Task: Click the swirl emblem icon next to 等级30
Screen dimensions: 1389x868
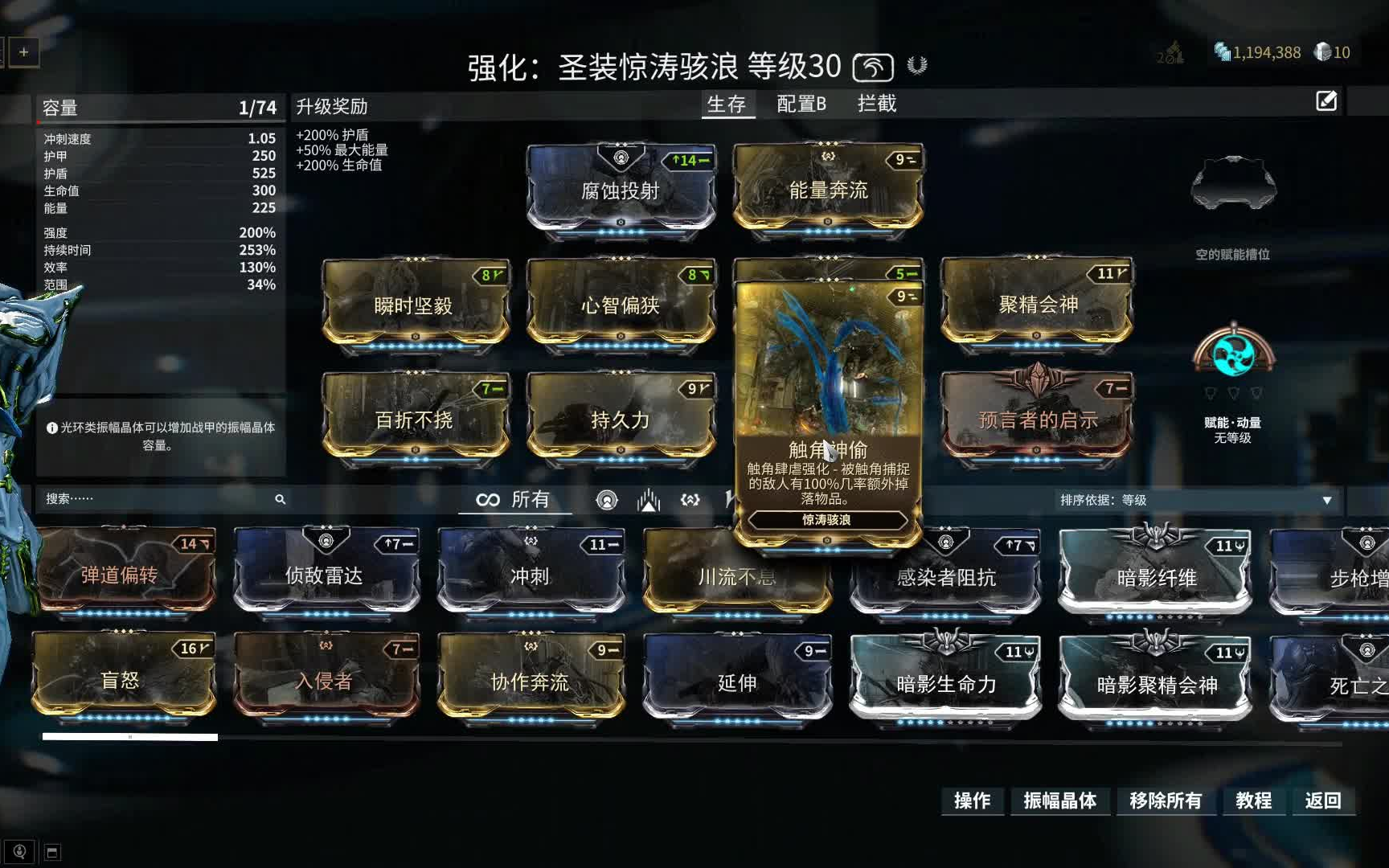Action: pyautogui.click(x=875, y=68)
